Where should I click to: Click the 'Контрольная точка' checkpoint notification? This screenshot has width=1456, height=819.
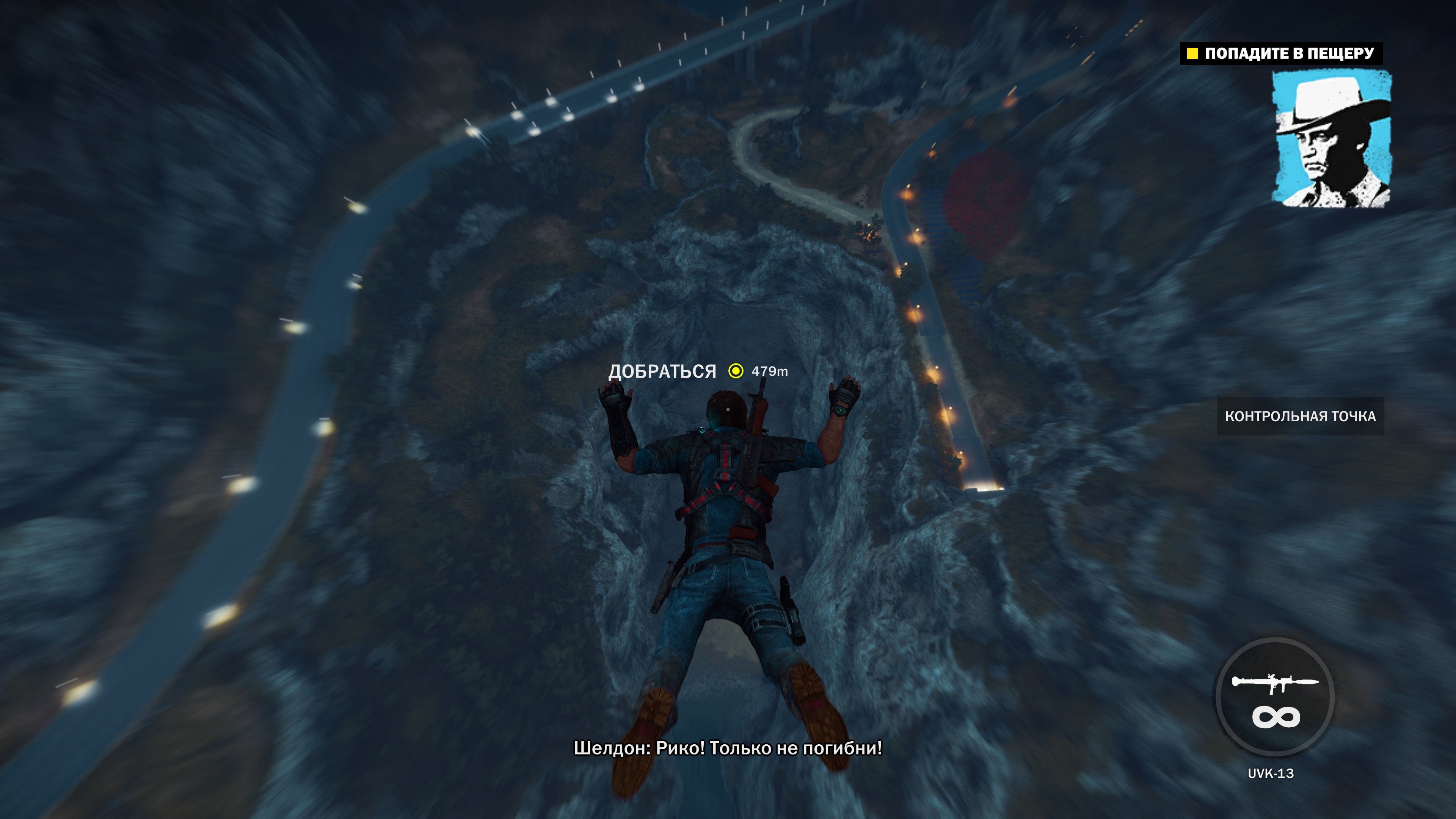[1300, 417]
